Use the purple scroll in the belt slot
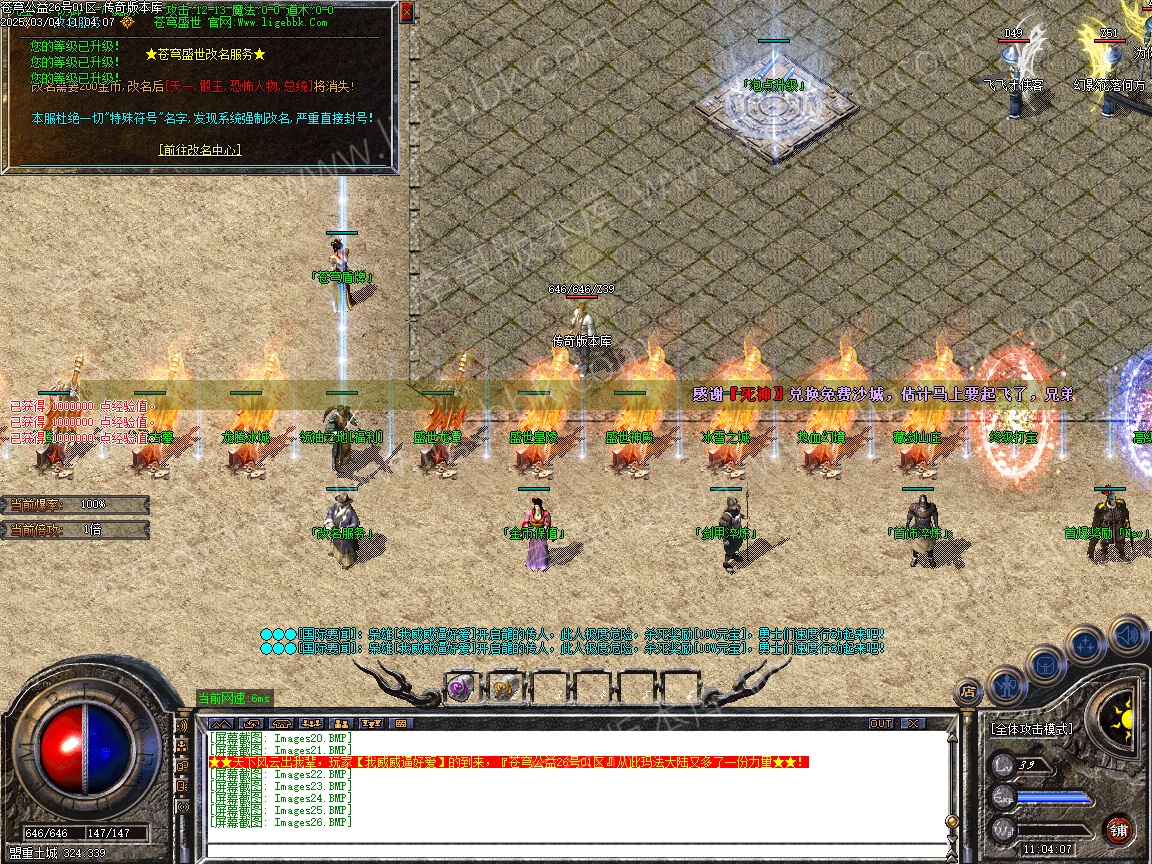 tap(461, 688)
